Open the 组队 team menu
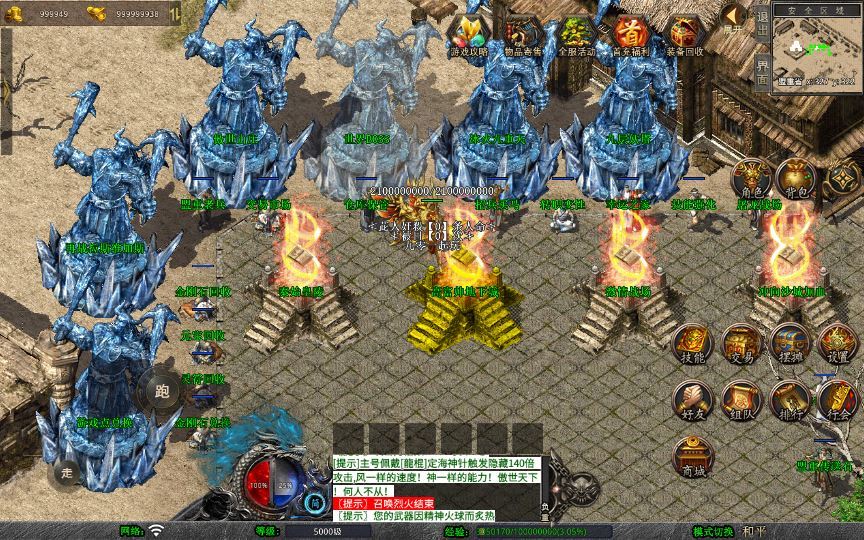The height and width of the screenshot is (540, 864). coord(740,400)
